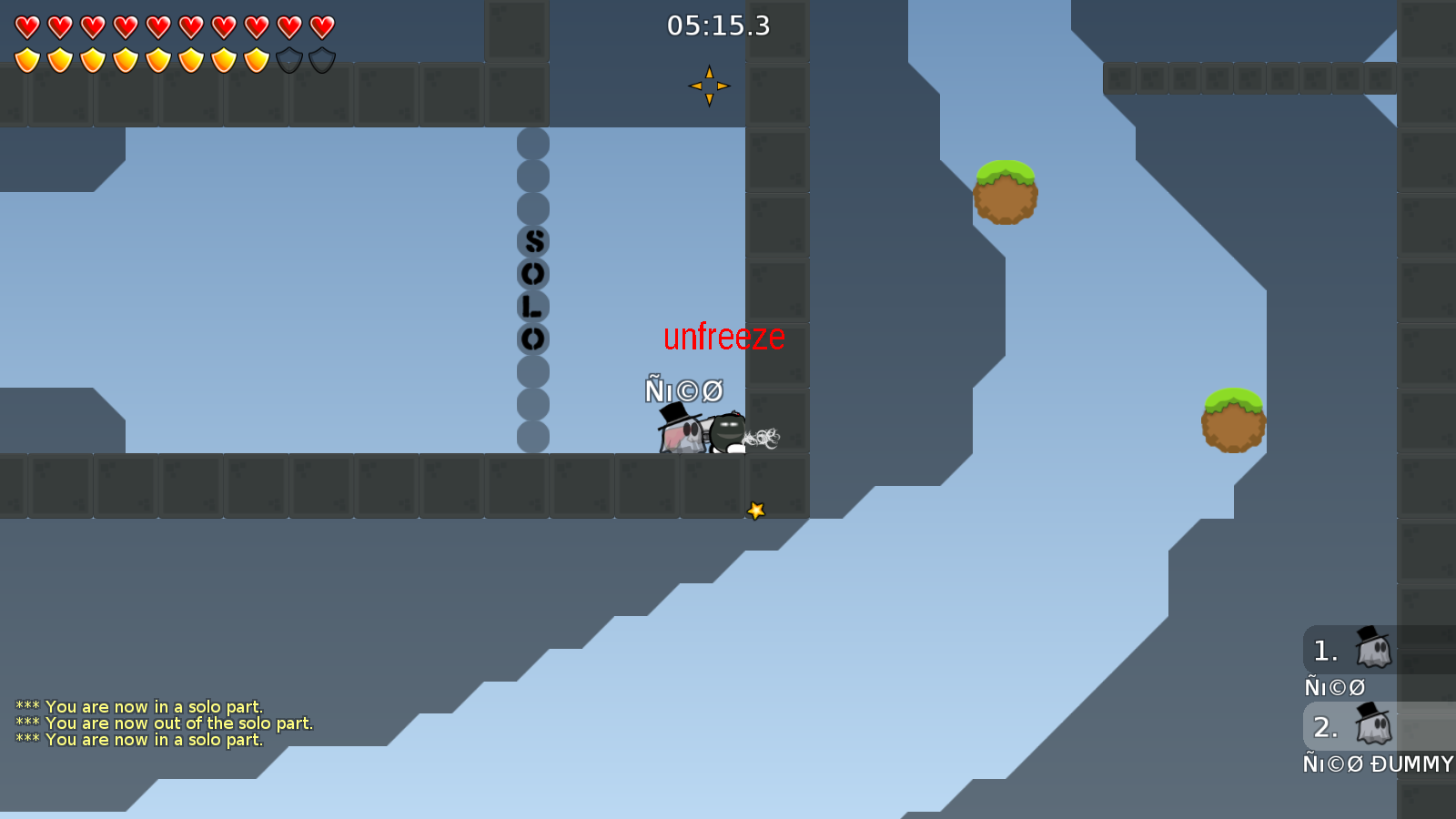1456x819 pixels.
Task: Select the last filled armor shield
Action: 256,58
